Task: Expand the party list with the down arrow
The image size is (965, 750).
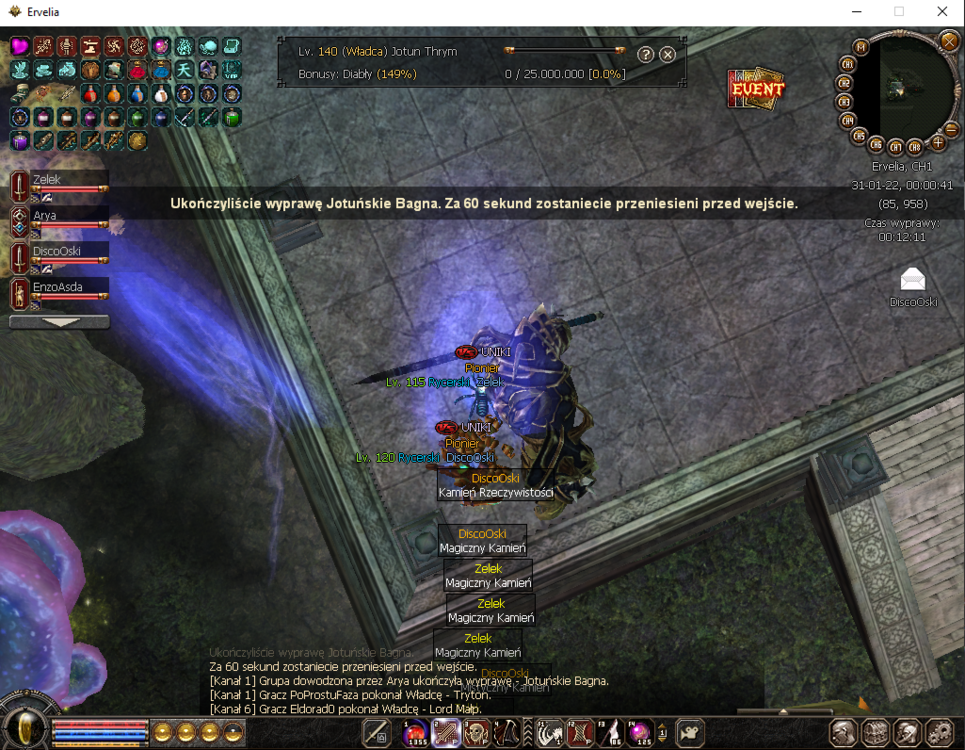Action: 59,322
